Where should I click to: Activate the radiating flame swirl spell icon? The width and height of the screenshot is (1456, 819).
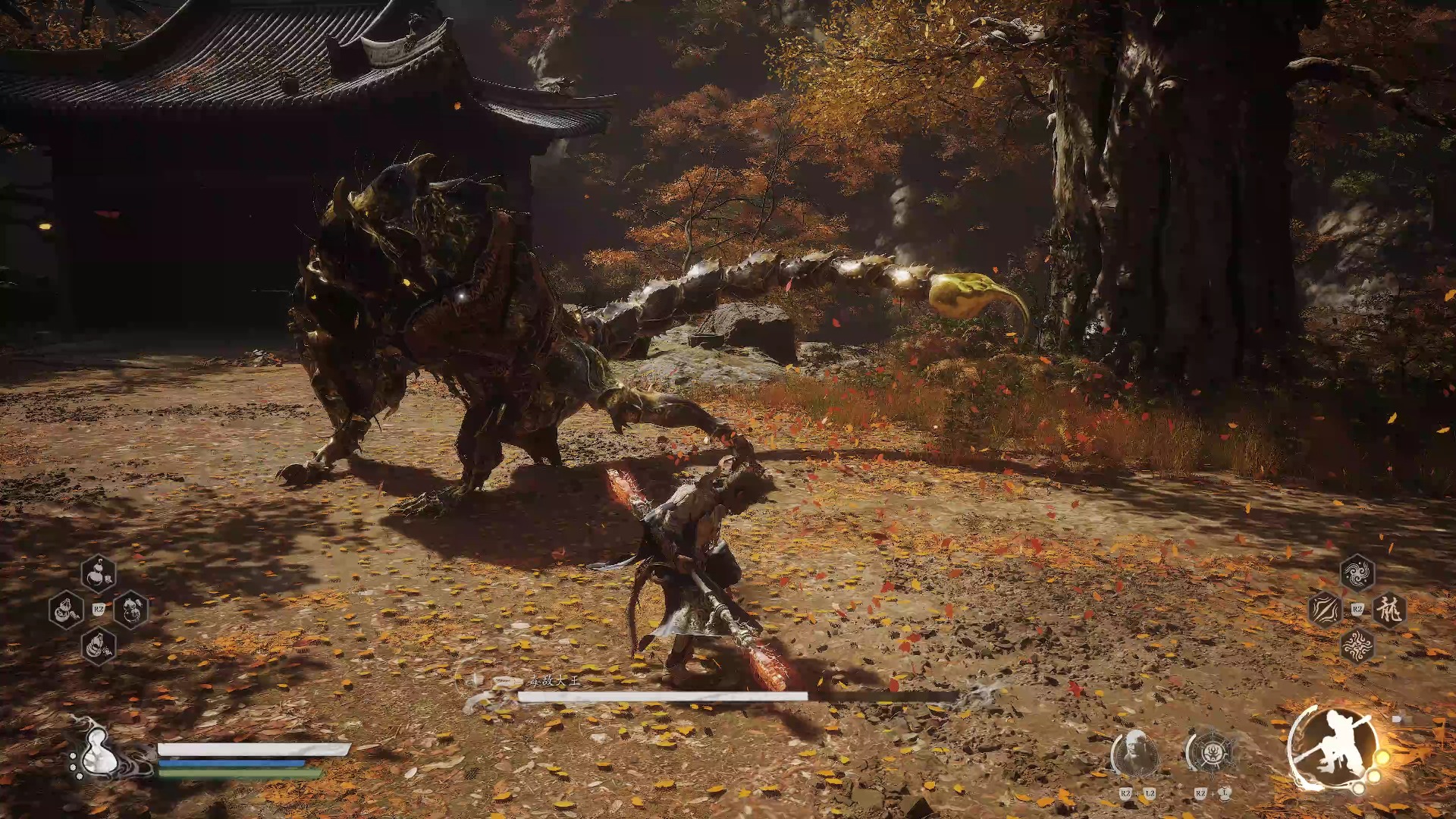(1357, 646)
